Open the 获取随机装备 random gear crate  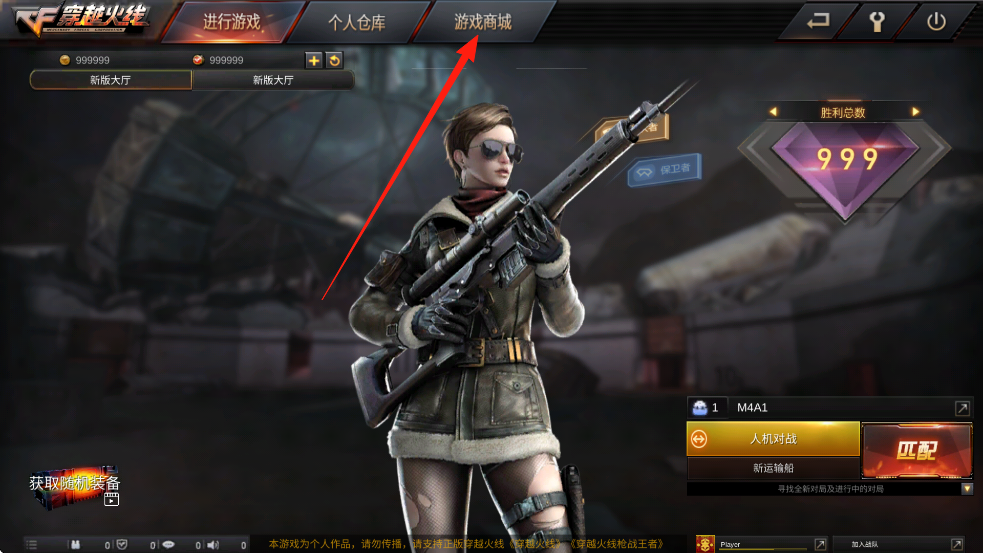75,485
